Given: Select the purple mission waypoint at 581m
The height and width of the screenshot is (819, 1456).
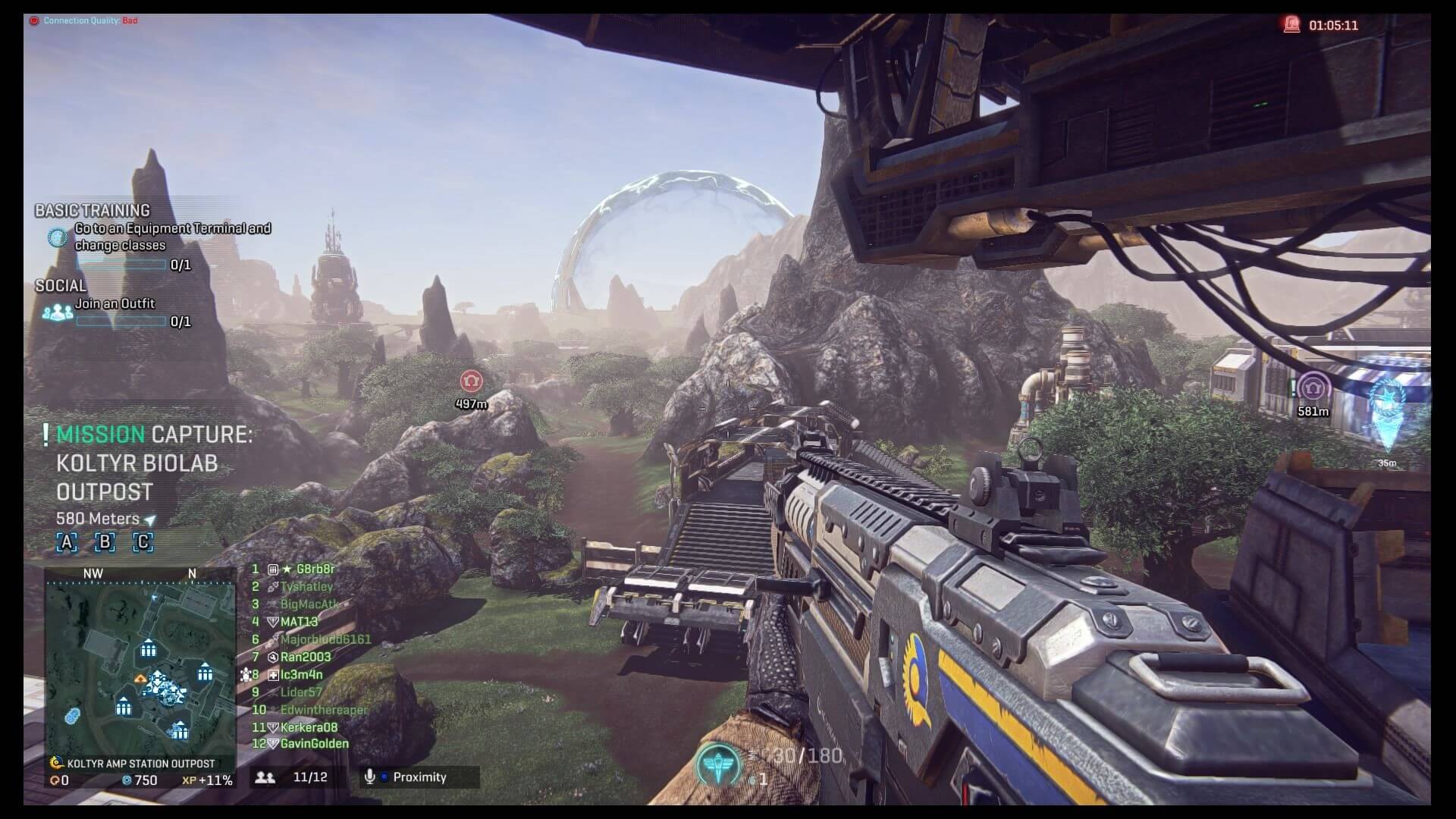Looking at the screenshot, I should (1313, 389).
